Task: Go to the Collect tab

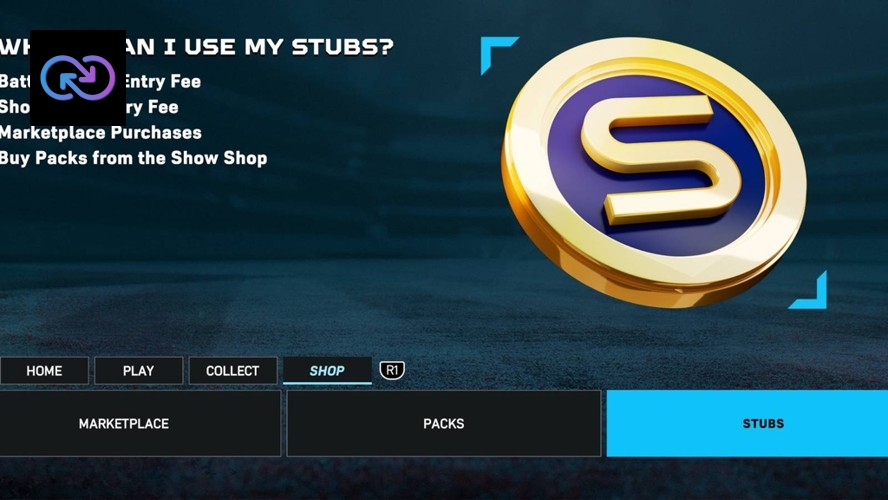Action: [233, 371]
